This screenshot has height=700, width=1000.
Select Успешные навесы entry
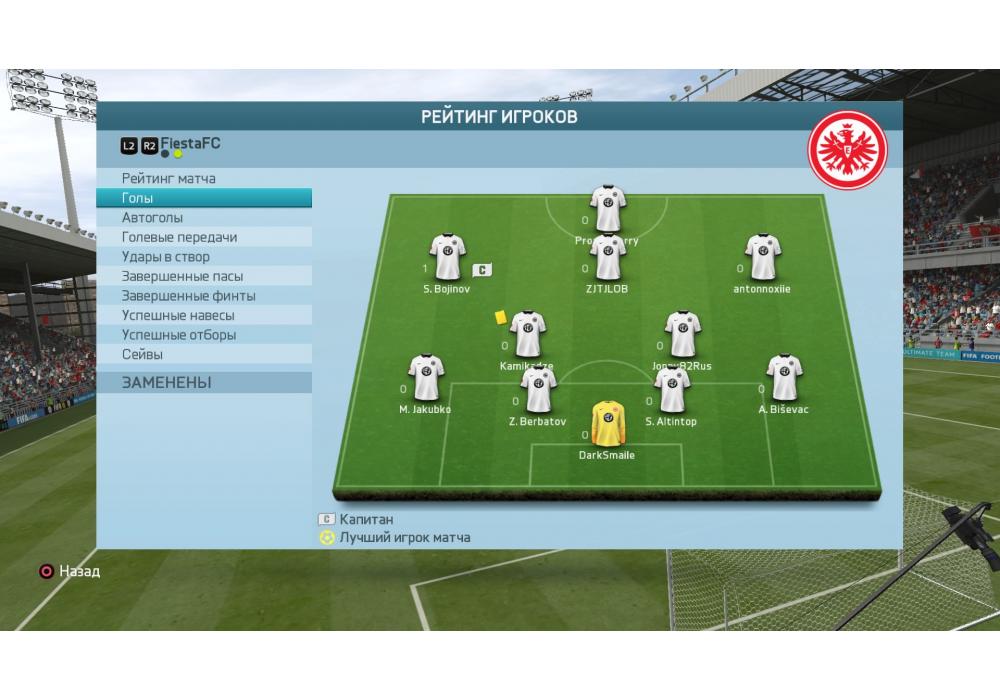click(x=178, y=315)
